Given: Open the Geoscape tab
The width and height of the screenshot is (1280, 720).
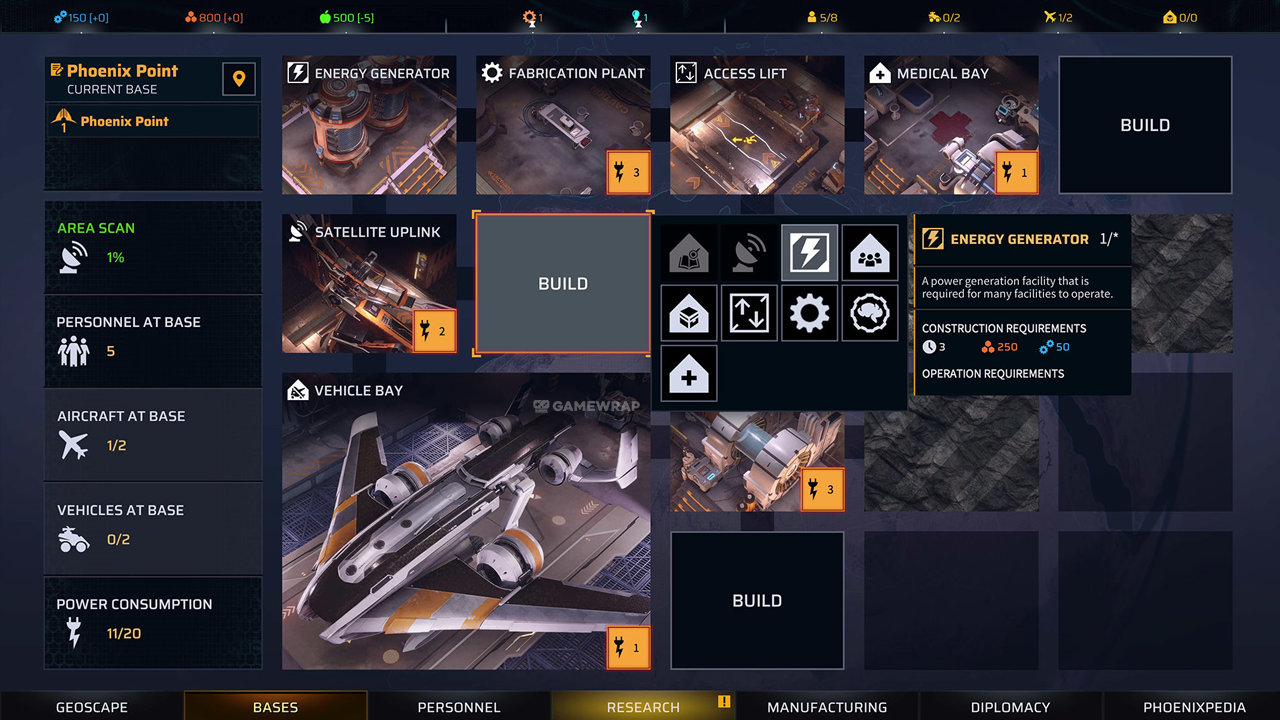Looking at the screenshot, I should point(92,707).
